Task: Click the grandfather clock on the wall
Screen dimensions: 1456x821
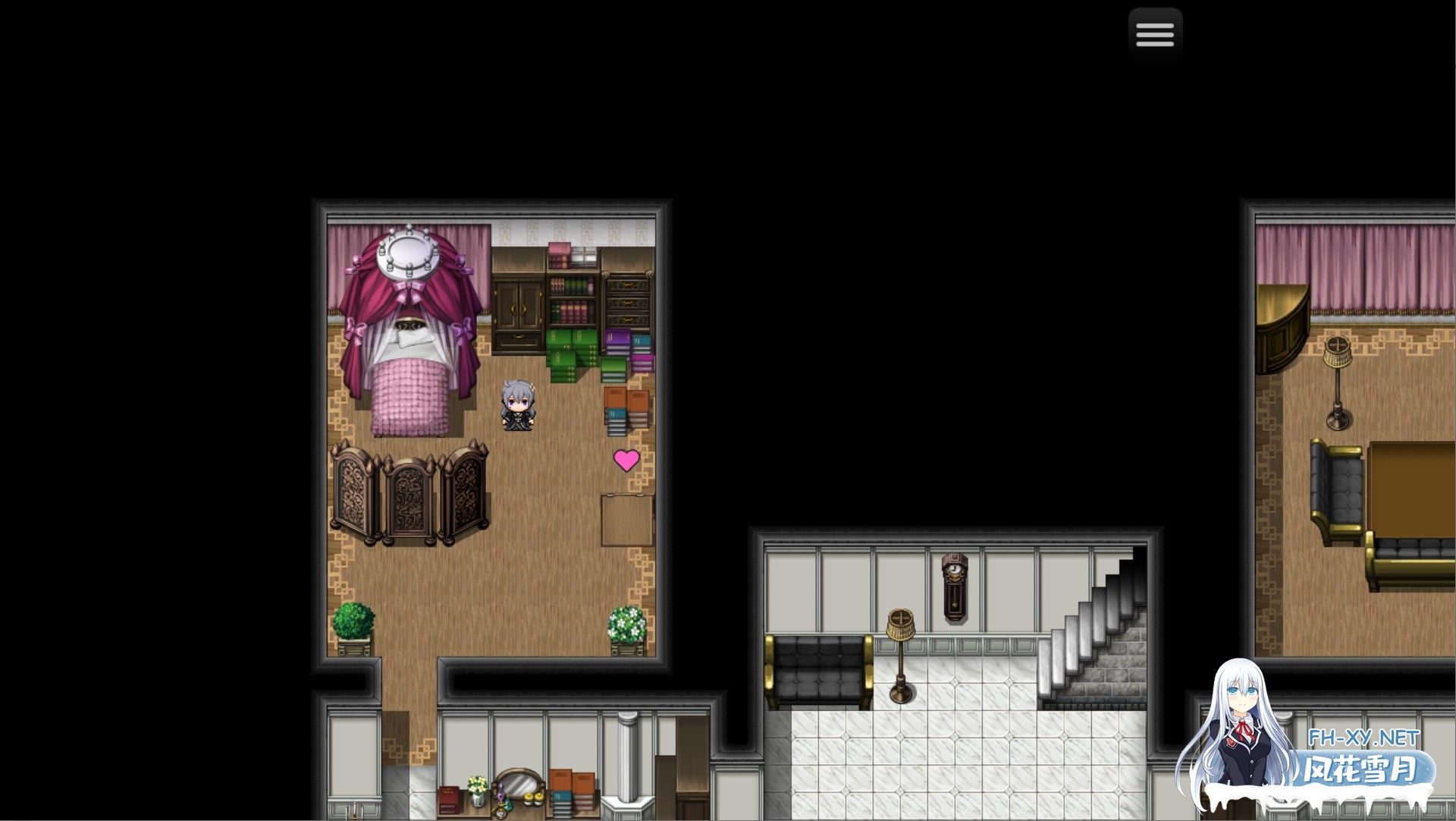Action: coord(955,586)
